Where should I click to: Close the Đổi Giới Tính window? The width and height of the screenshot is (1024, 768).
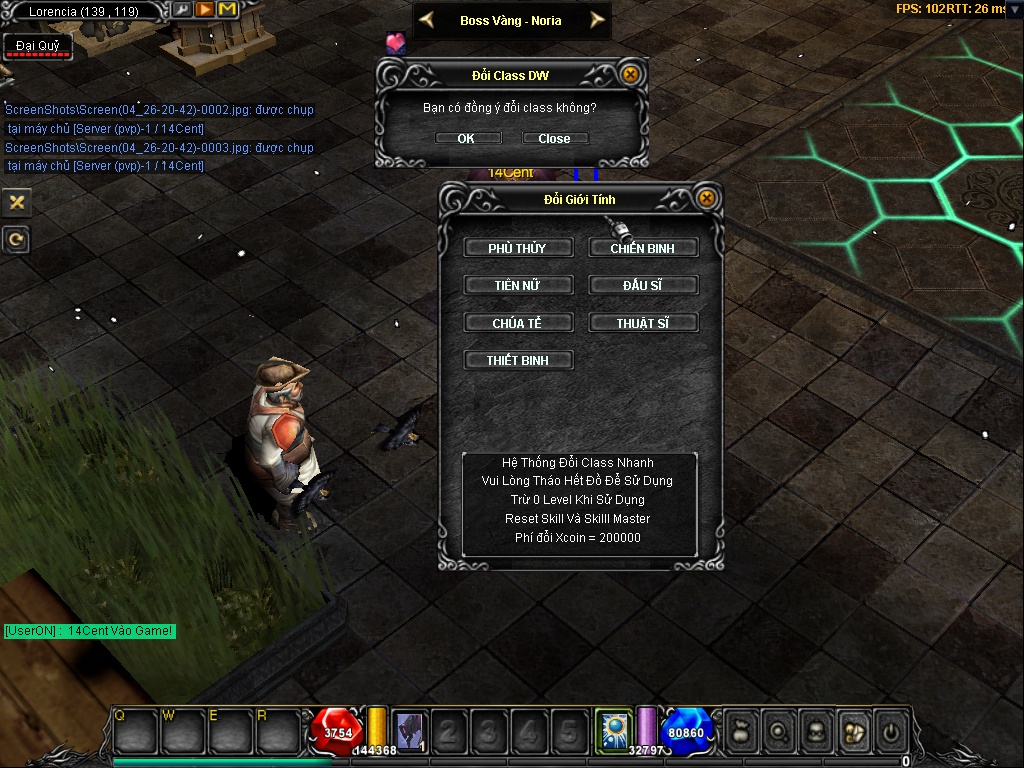[x=707, y=198]
